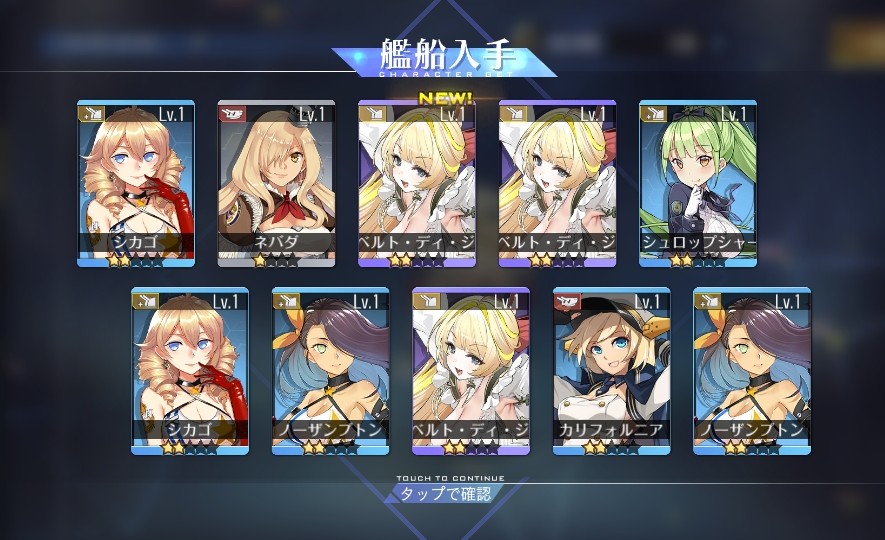
Task: Choose the green-haired シュロップシャー card
Action: pyautogui.click(x=697, y=184)
